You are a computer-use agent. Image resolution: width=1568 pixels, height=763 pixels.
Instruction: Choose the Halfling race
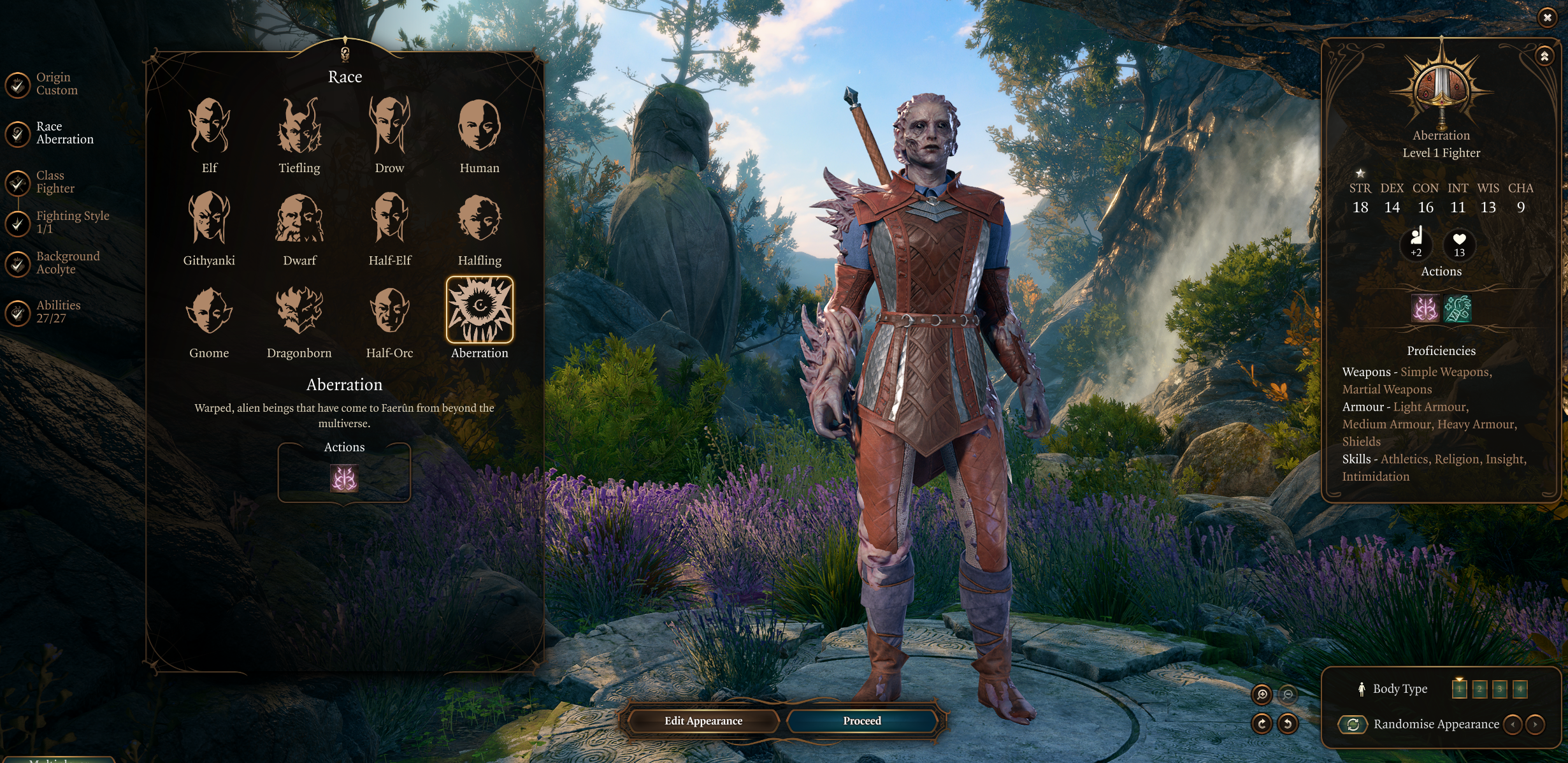[x=479, y=219]
